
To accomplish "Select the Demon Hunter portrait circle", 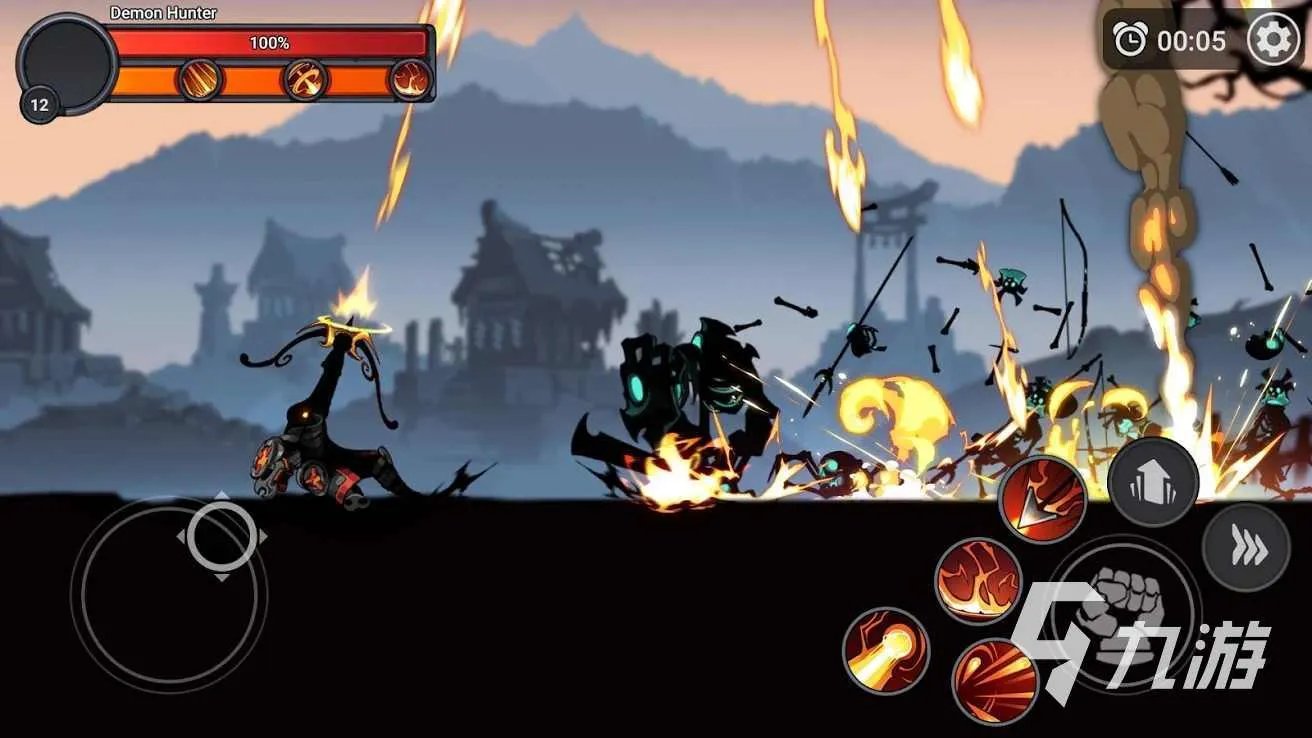I will [x=68, y=62].
